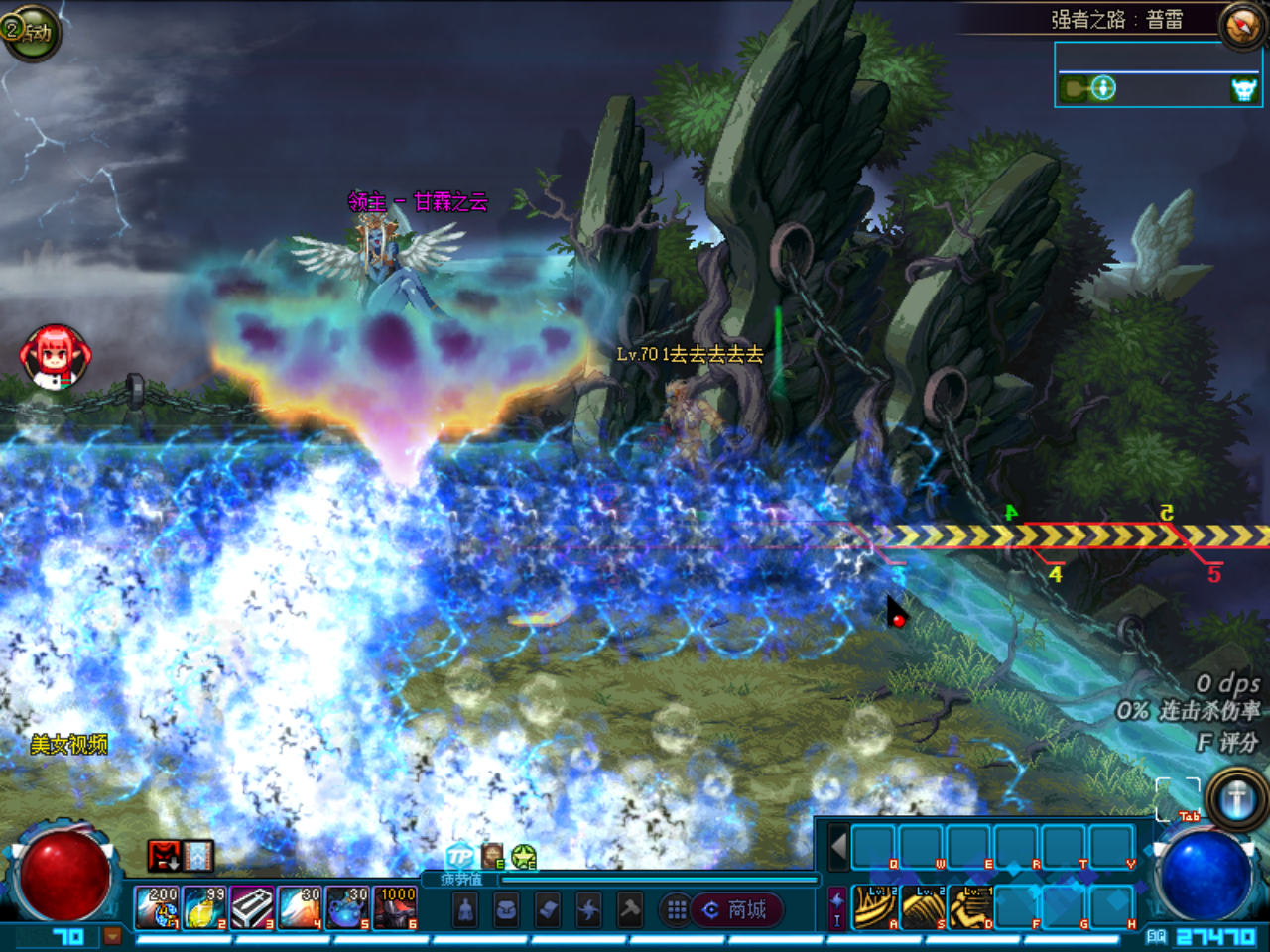Open the grid menu button left of 商城
The height and width of the screenshot is (952, 1270).
pos(677,909)
